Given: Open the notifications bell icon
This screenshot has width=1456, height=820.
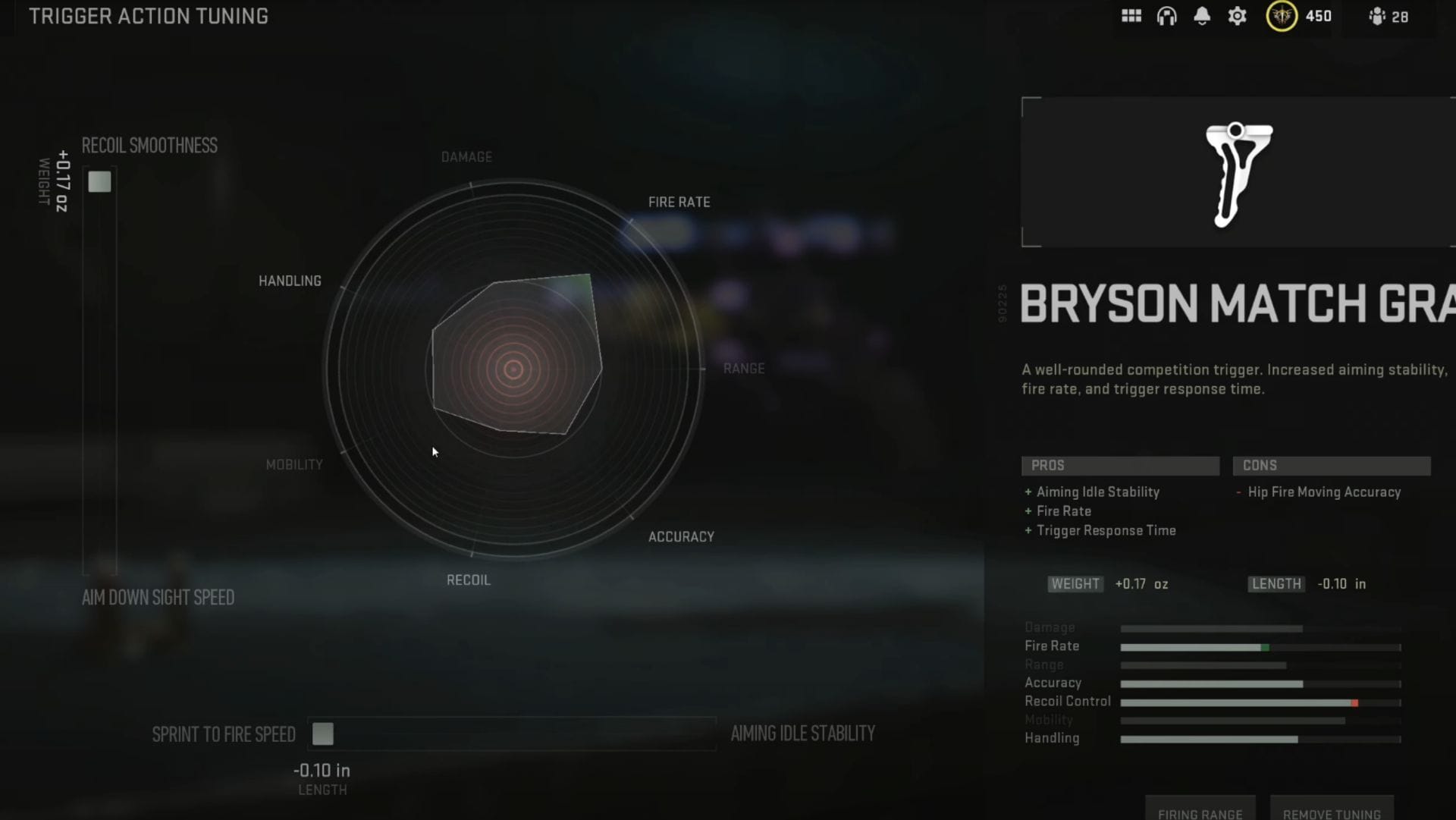Looking at the screenshot, I should [x=1202, y=16].
